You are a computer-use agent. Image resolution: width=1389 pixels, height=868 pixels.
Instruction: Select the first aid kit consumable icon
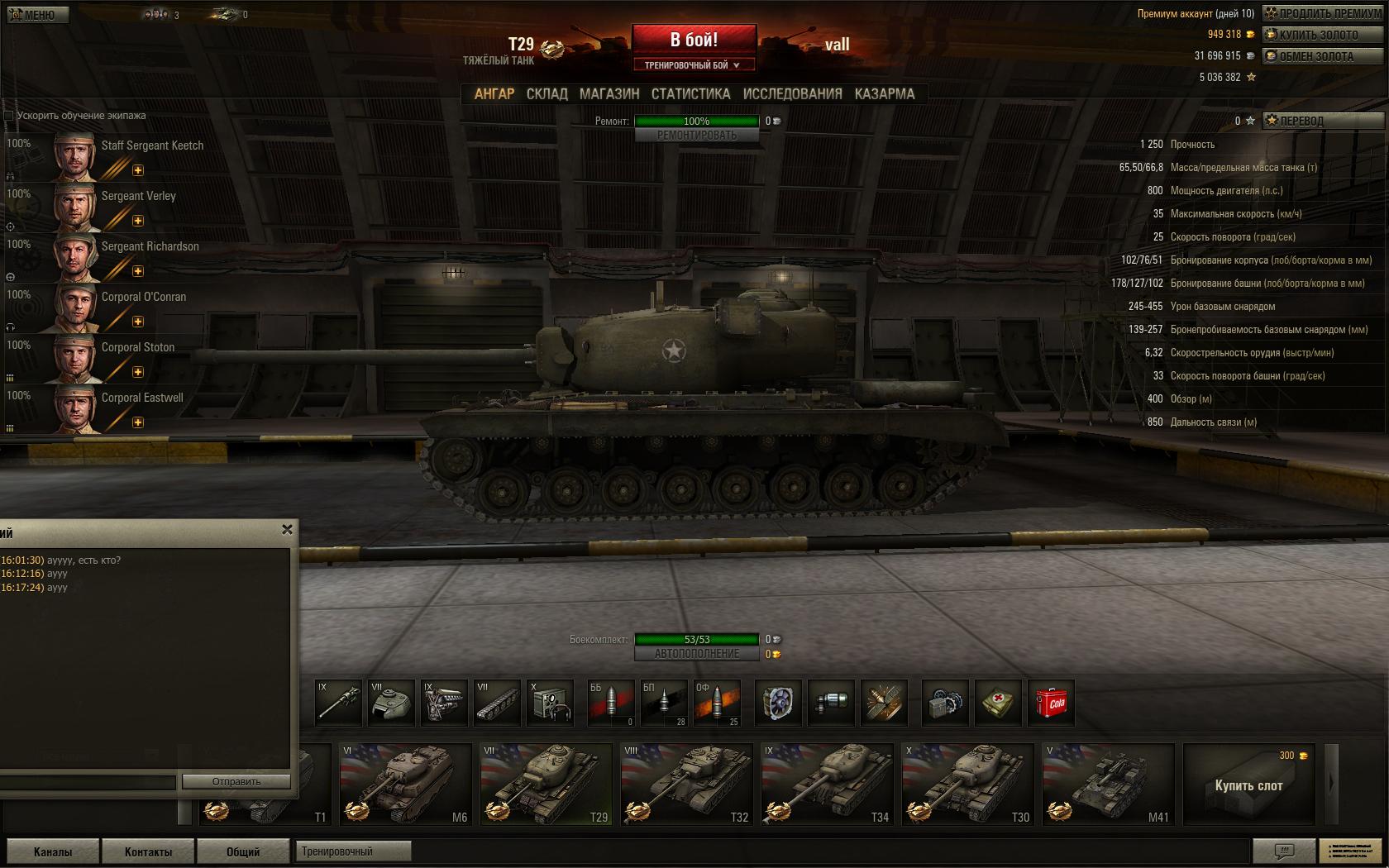pyautogui.click(x=998, y=703)
